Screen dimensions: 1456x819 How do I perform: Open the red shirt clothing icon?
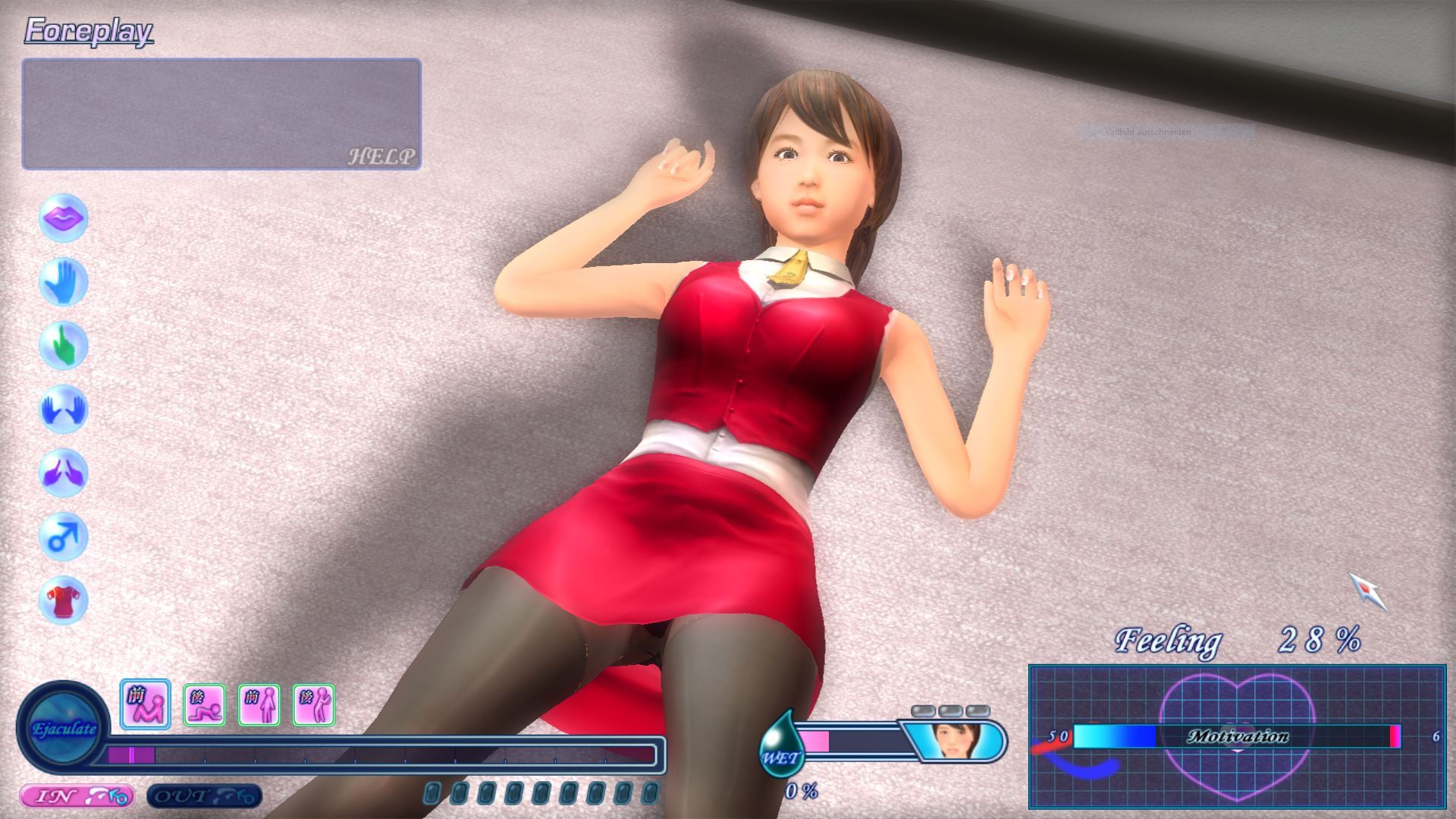tap(64, 601)
